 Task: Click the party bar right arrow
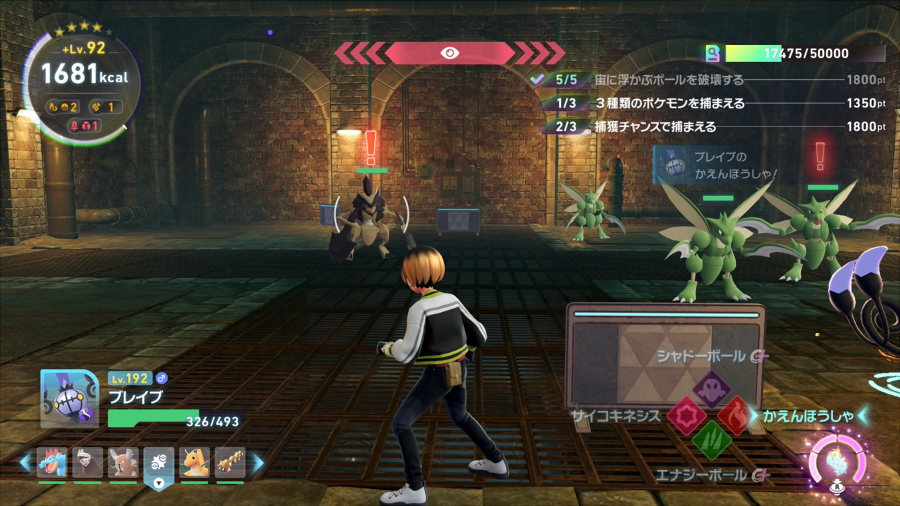point(258,463)
